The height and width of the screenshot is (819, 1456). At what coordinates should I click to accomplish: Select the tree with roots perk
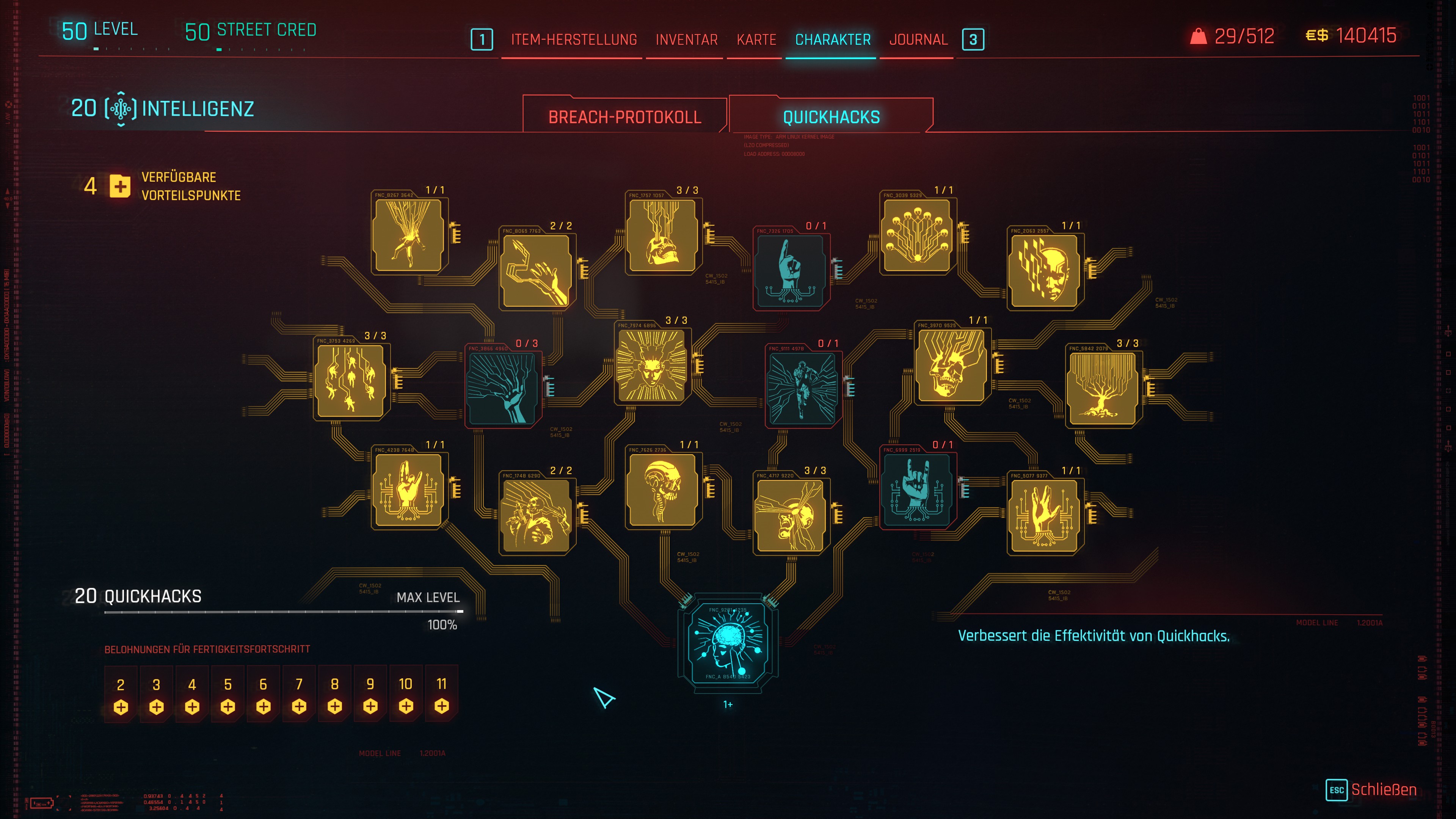(1101, 389)
